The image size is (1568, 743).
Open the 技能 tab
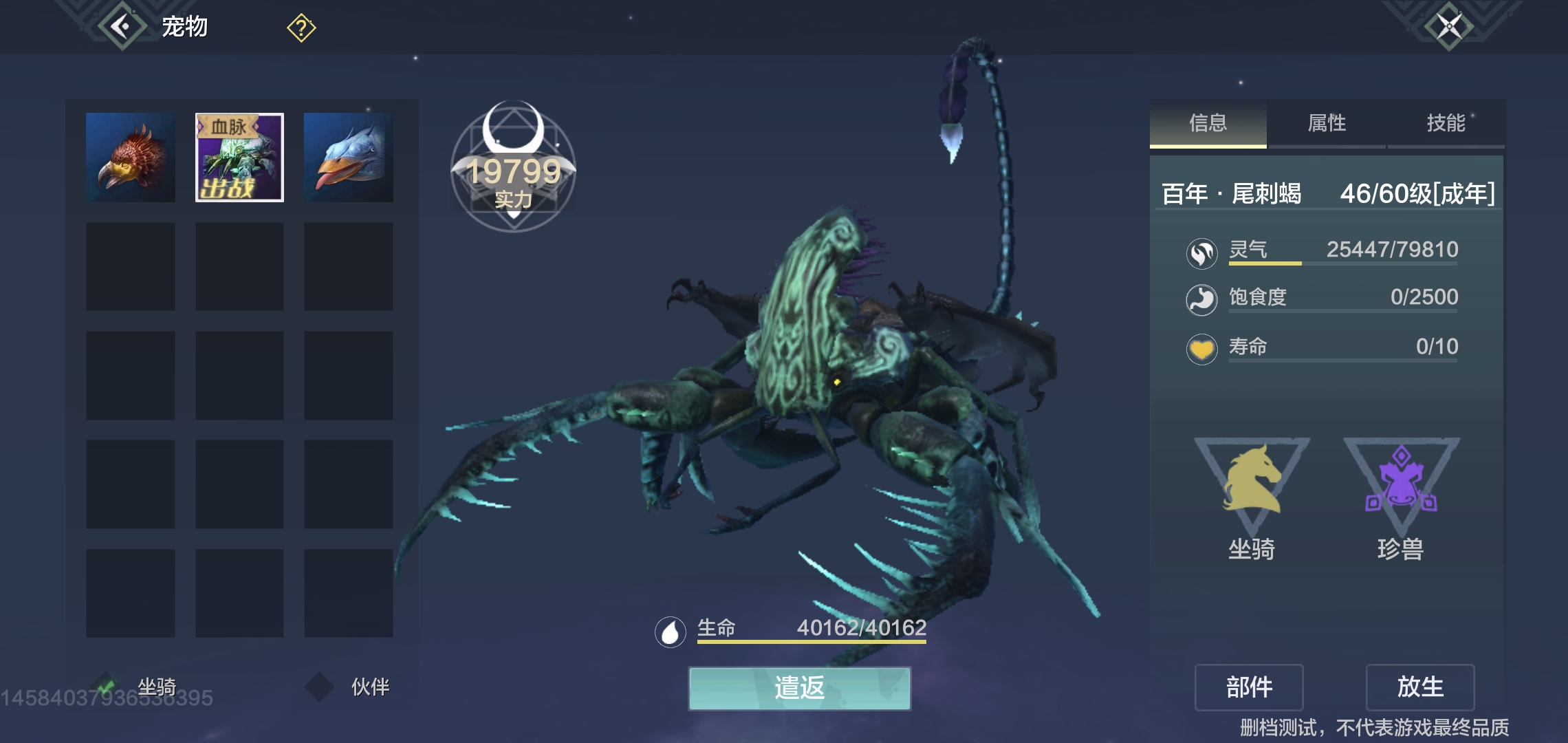[1446, 124]
